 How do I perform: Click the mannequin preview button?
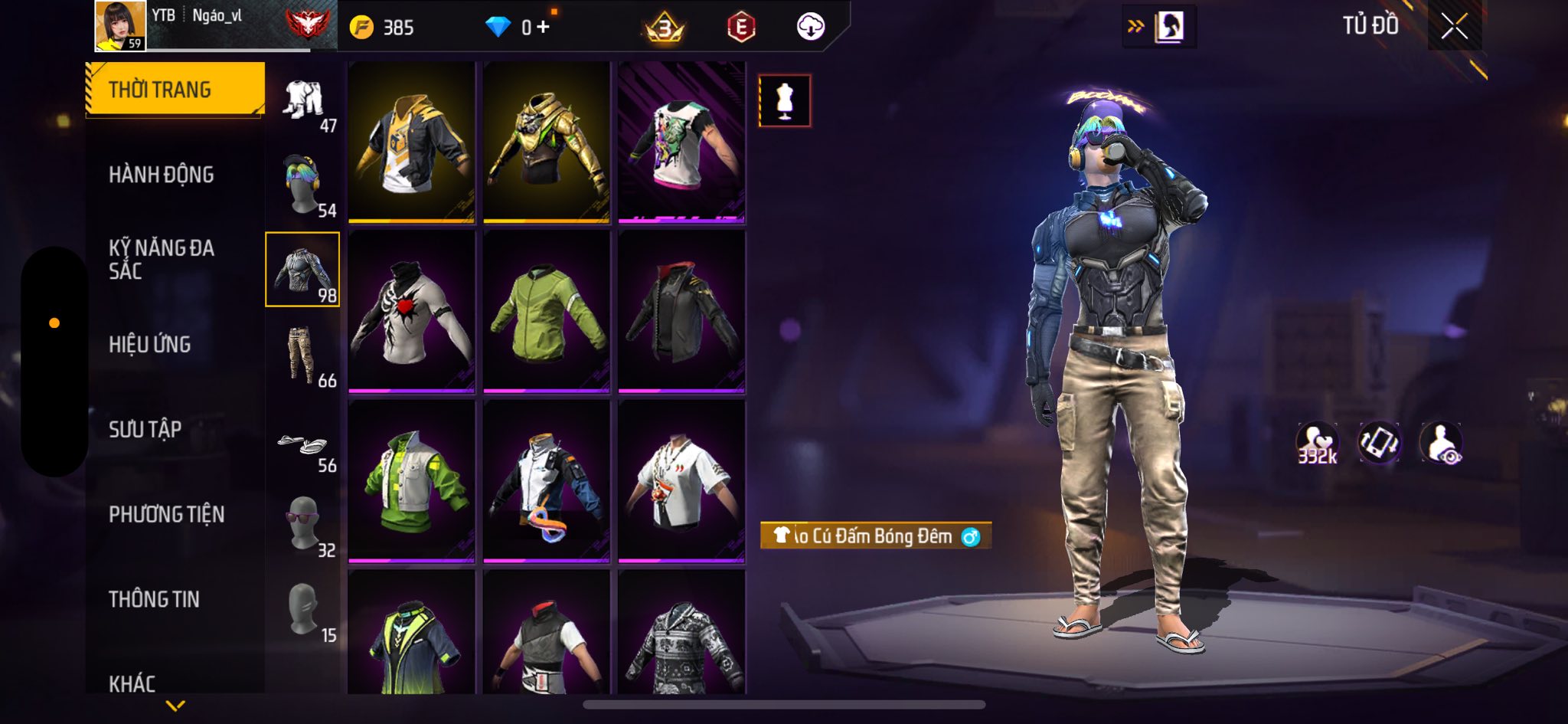784,100
